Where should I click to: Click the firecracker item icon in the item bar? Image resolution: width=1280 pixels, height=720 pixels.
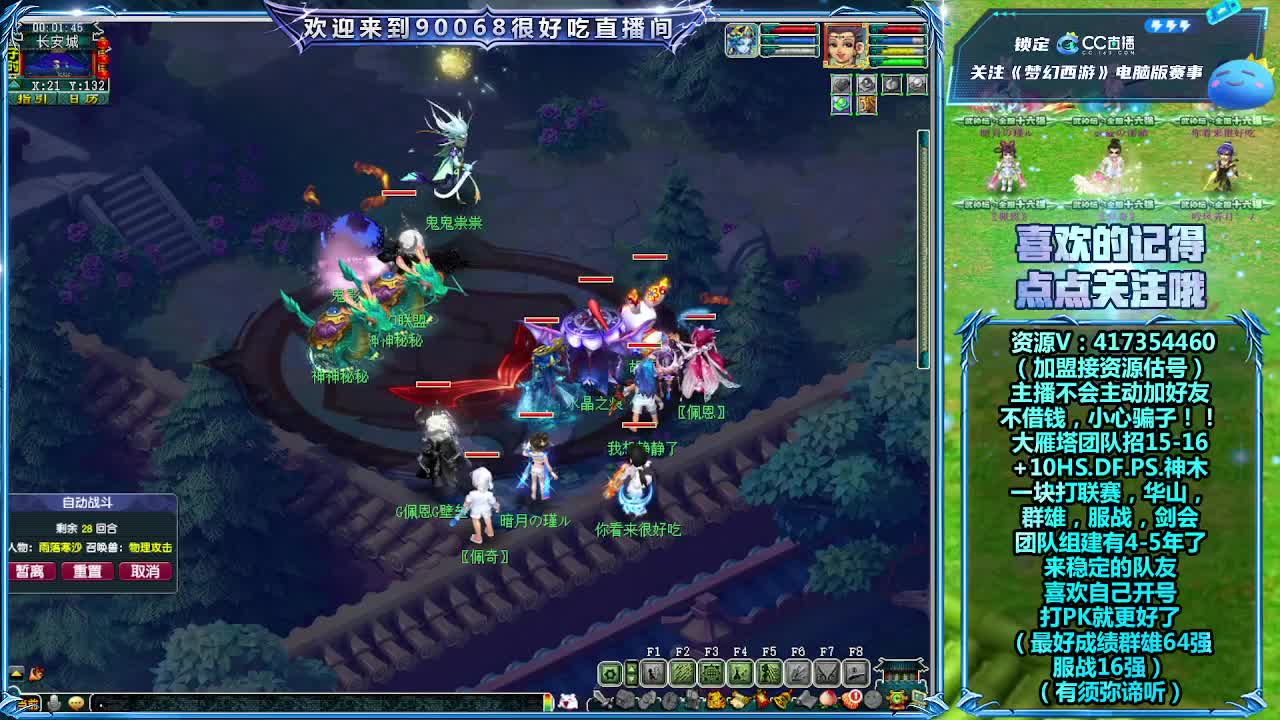764,699
